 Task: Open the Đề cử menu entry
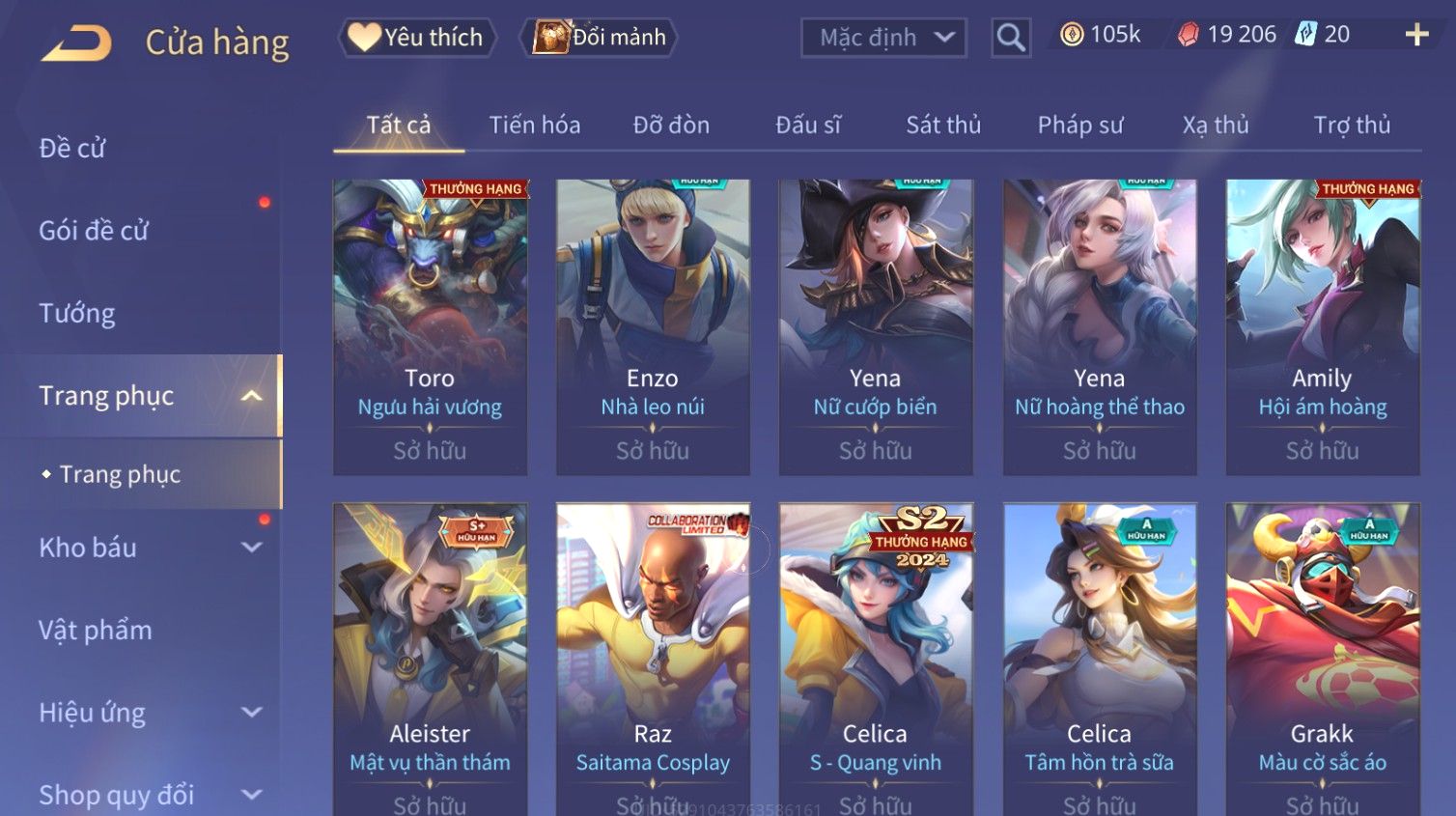[72, 148]
